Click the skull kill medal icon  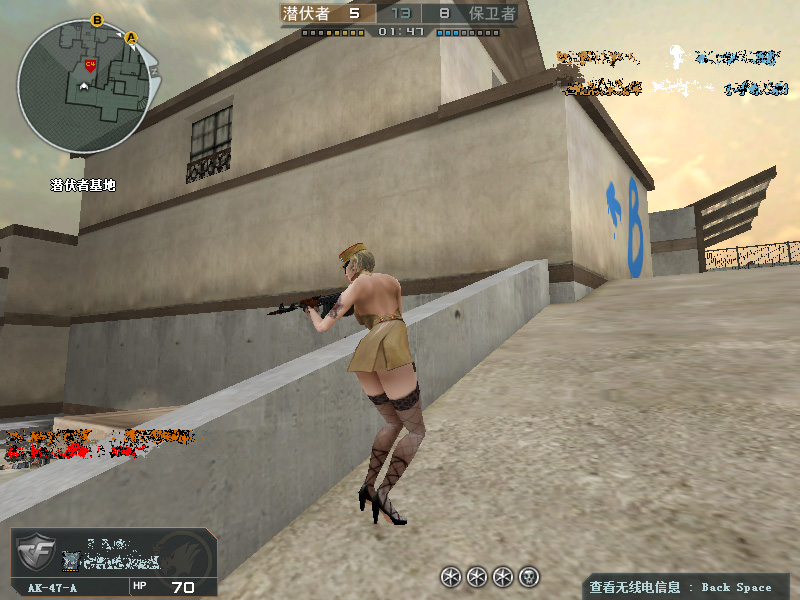530,576
